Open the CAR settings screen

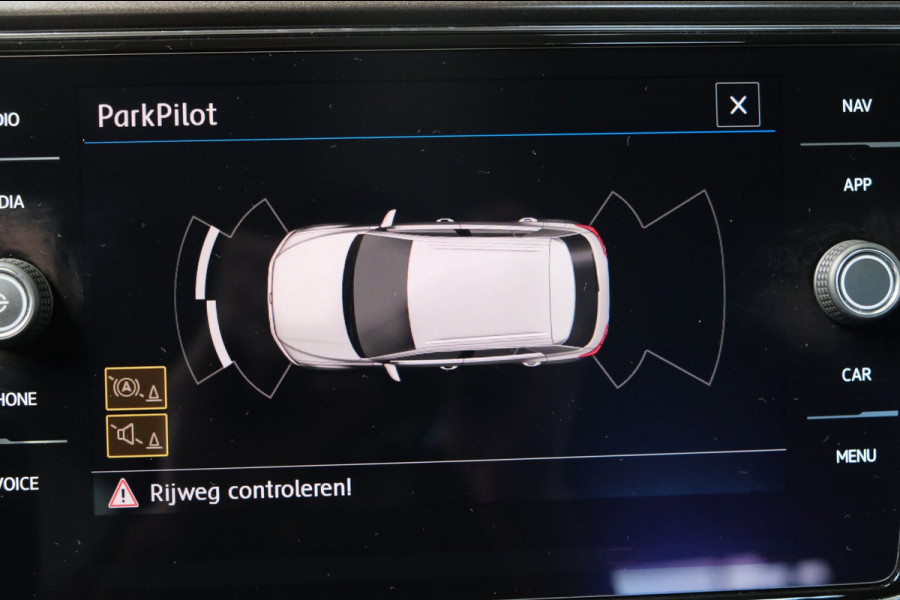point(856,374)
